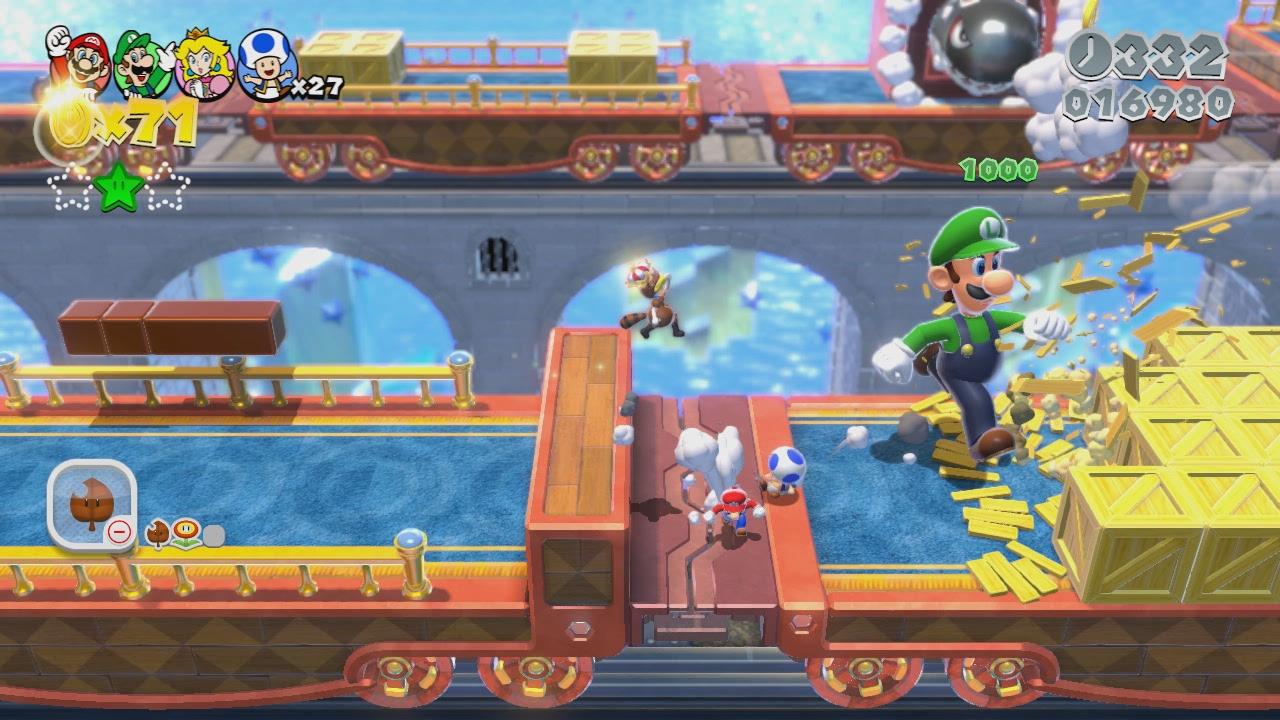This screenshot has width=1280, height=720.
Task: Select the small Super Leaf icon beside item box
Action: click(158, 534)
